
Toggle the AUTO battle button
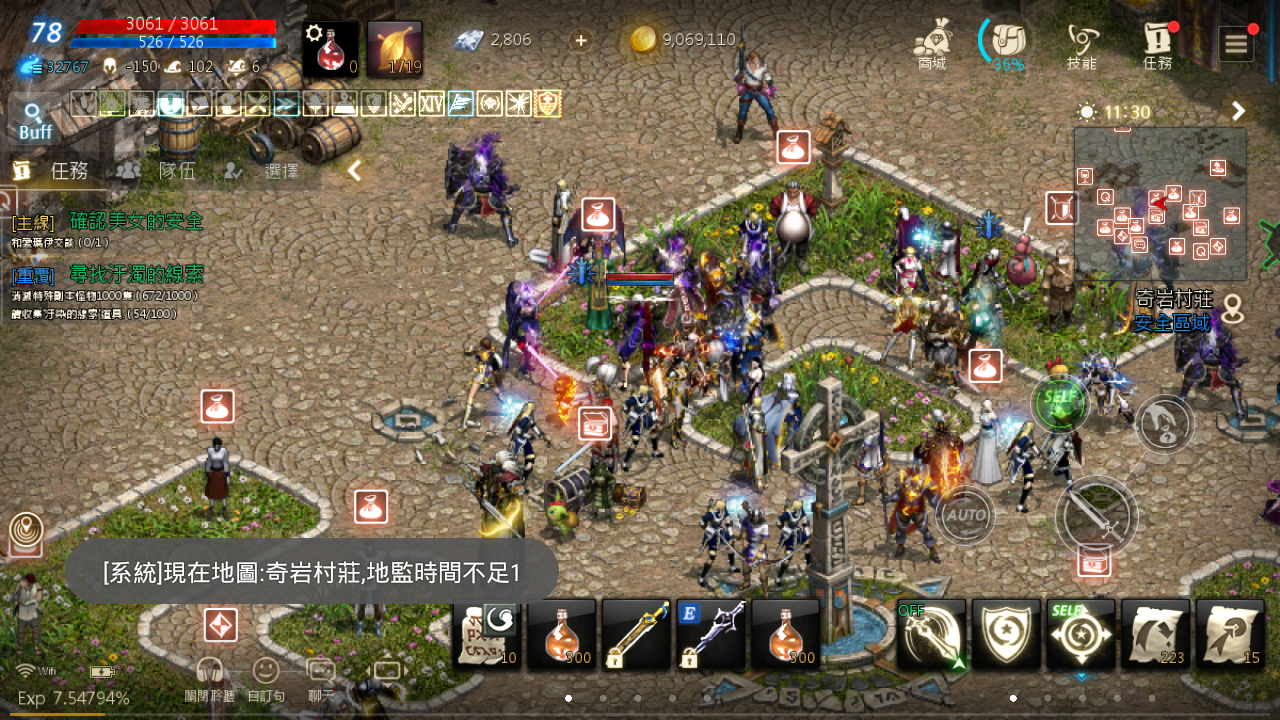tap(965, 516)
